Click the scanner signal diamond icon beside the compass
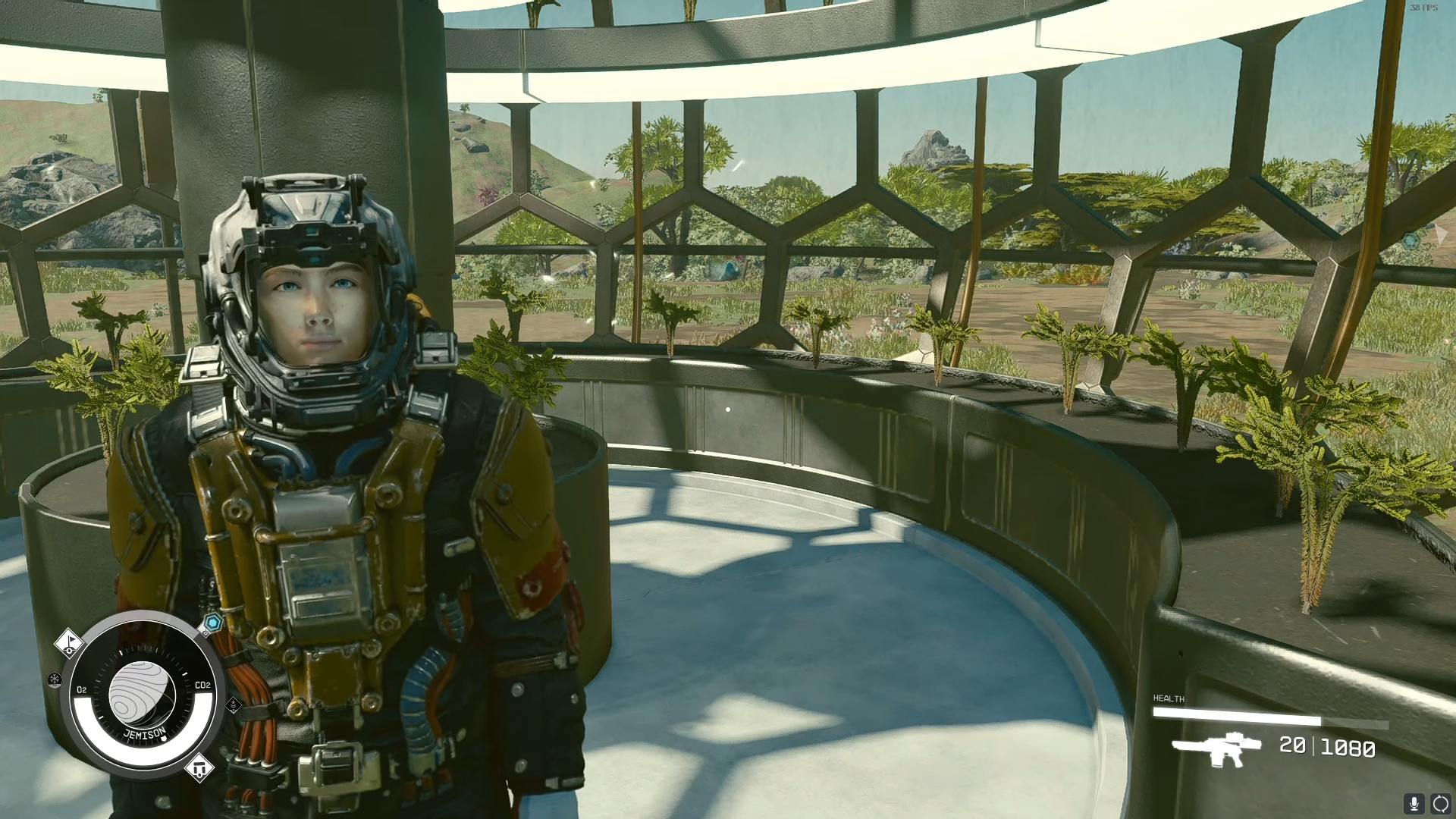Viewport: 1456px width, 819px height. coord(234,706)
